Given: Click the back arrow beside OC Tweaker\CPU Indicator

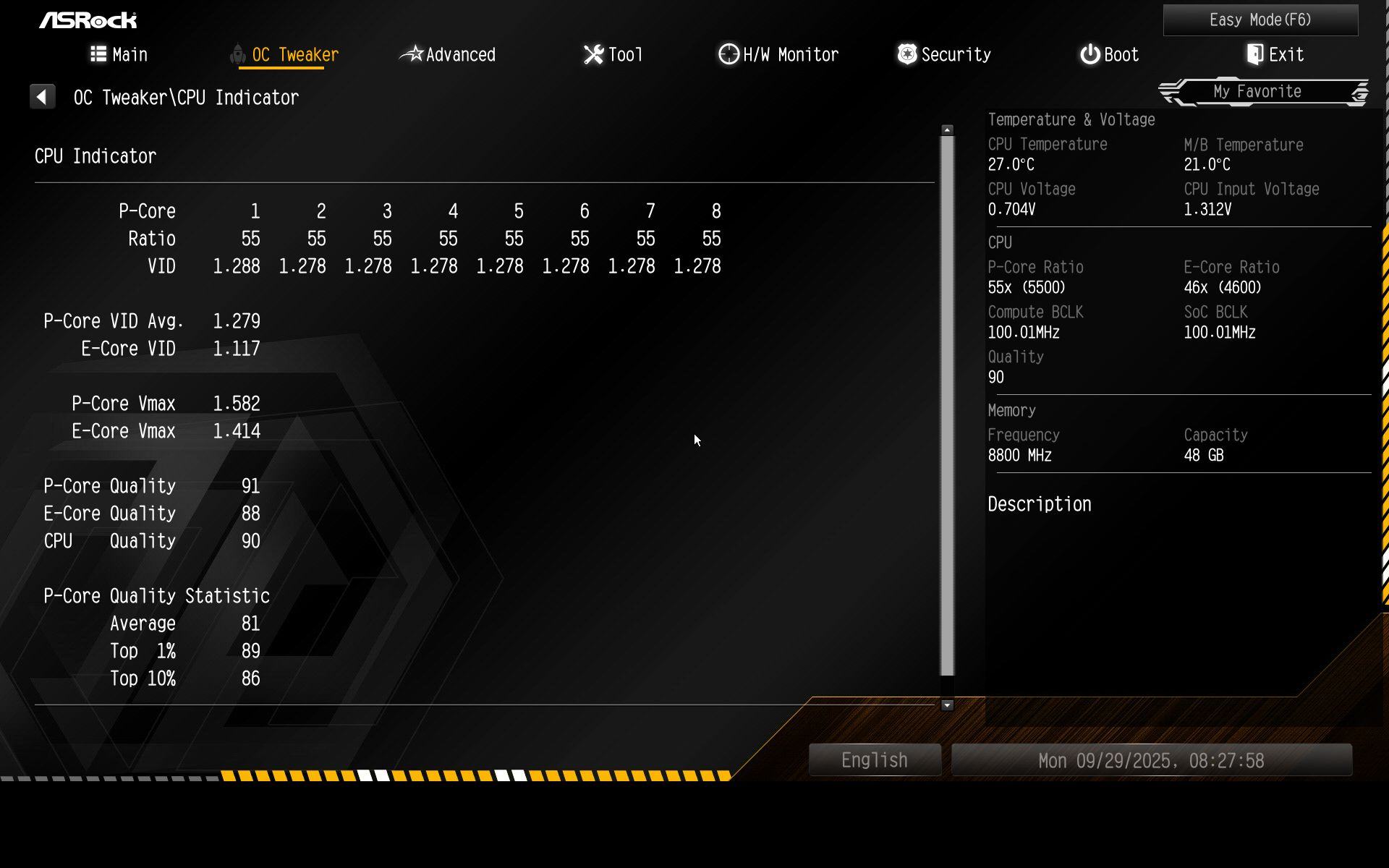Looking at the screenshot, I should pyautogui.click(x=42, y=97).
